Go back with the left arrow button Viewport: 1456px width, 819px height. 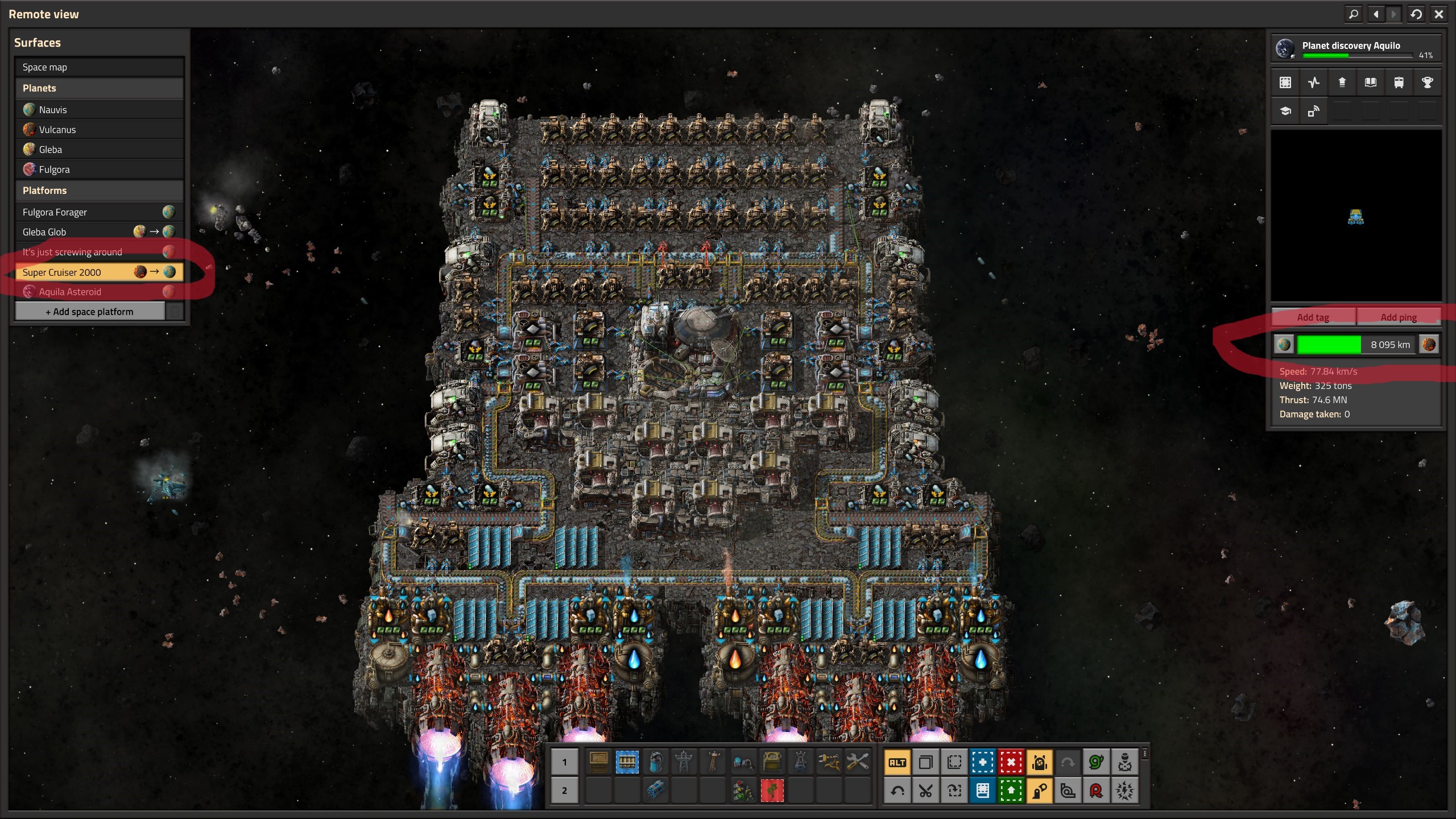[1376, 14]
